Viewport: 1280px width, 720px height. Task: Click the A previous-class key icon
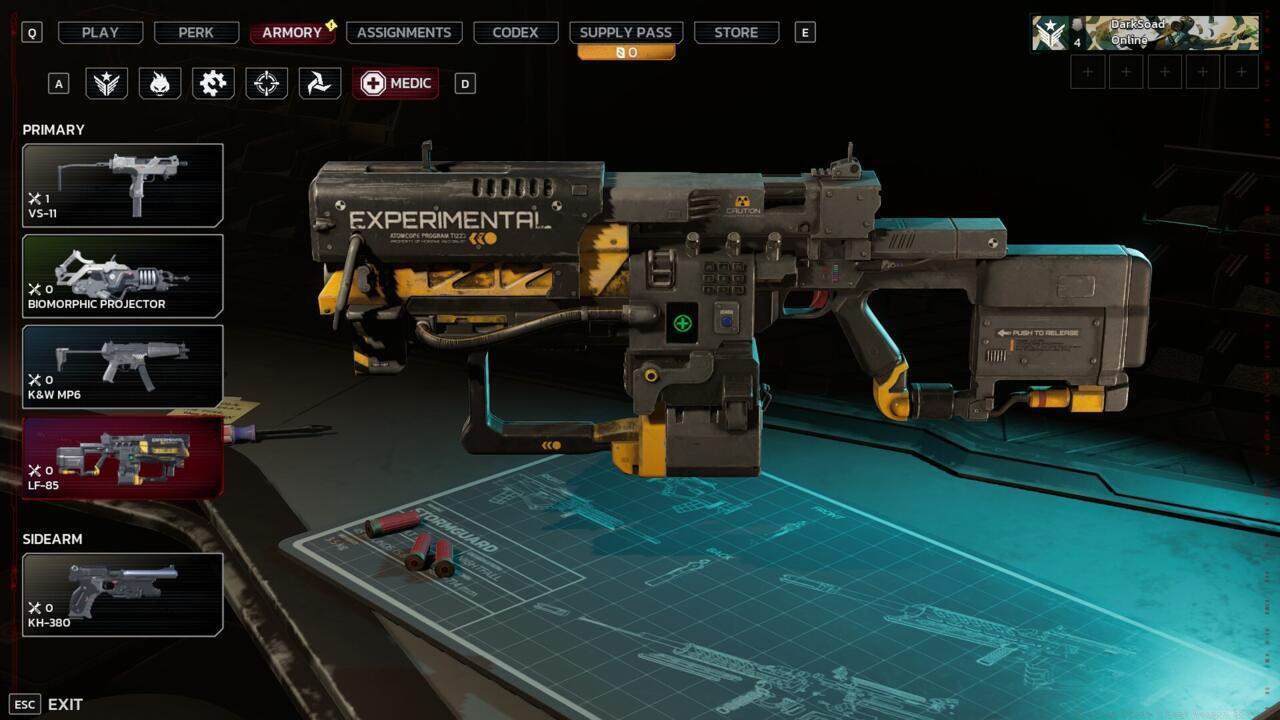pos(57,83)
